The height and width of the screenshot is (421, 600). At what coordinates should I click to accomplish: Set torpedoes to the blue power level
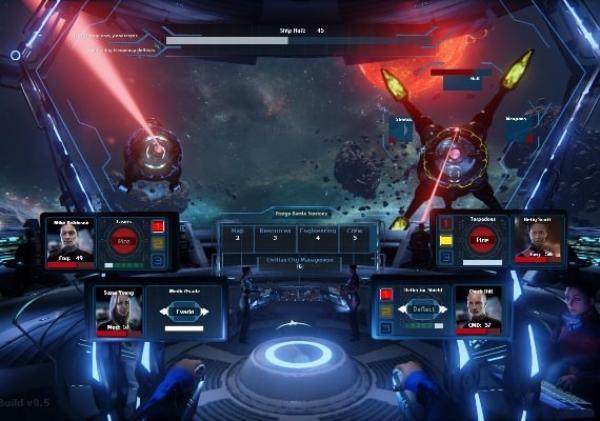[x=446, y=258]
